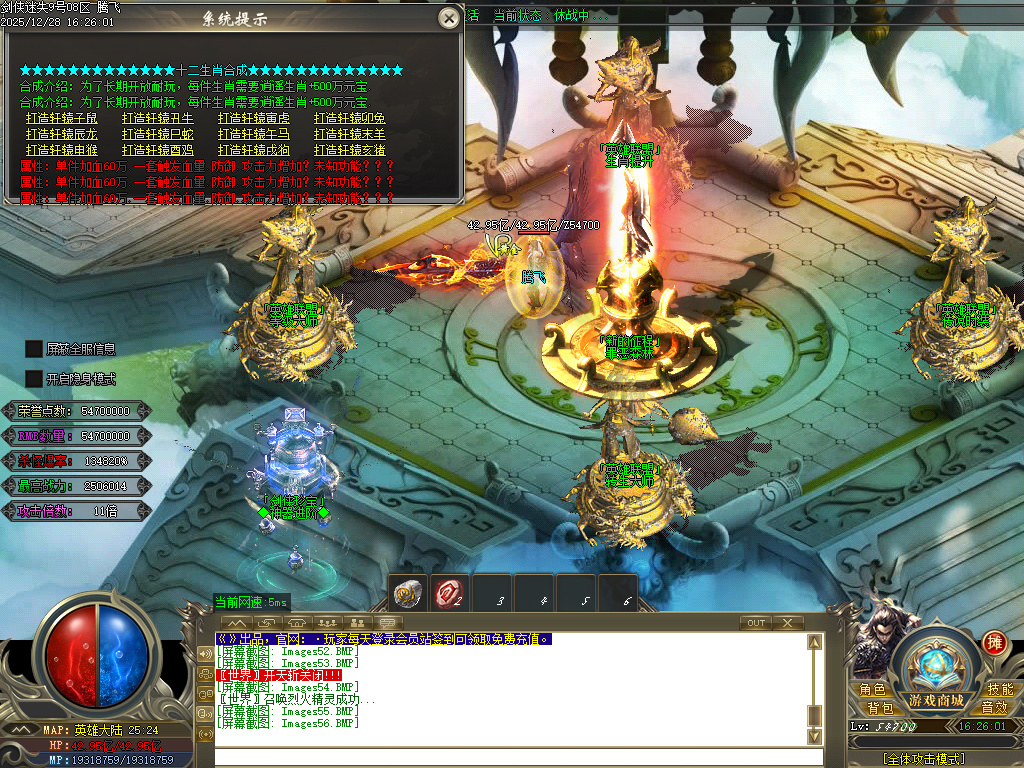Show the 技能 skills panel
The height and width of the screenshot is (768, 1024).
pos(1000,690)
